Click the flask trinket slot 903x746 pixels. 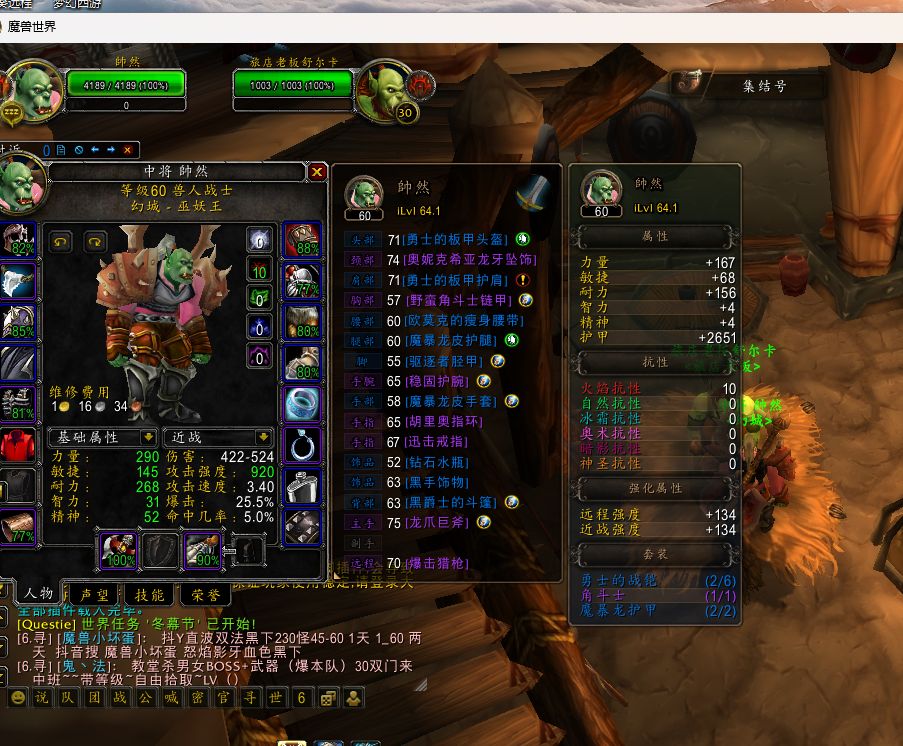[x=302, y=487]
